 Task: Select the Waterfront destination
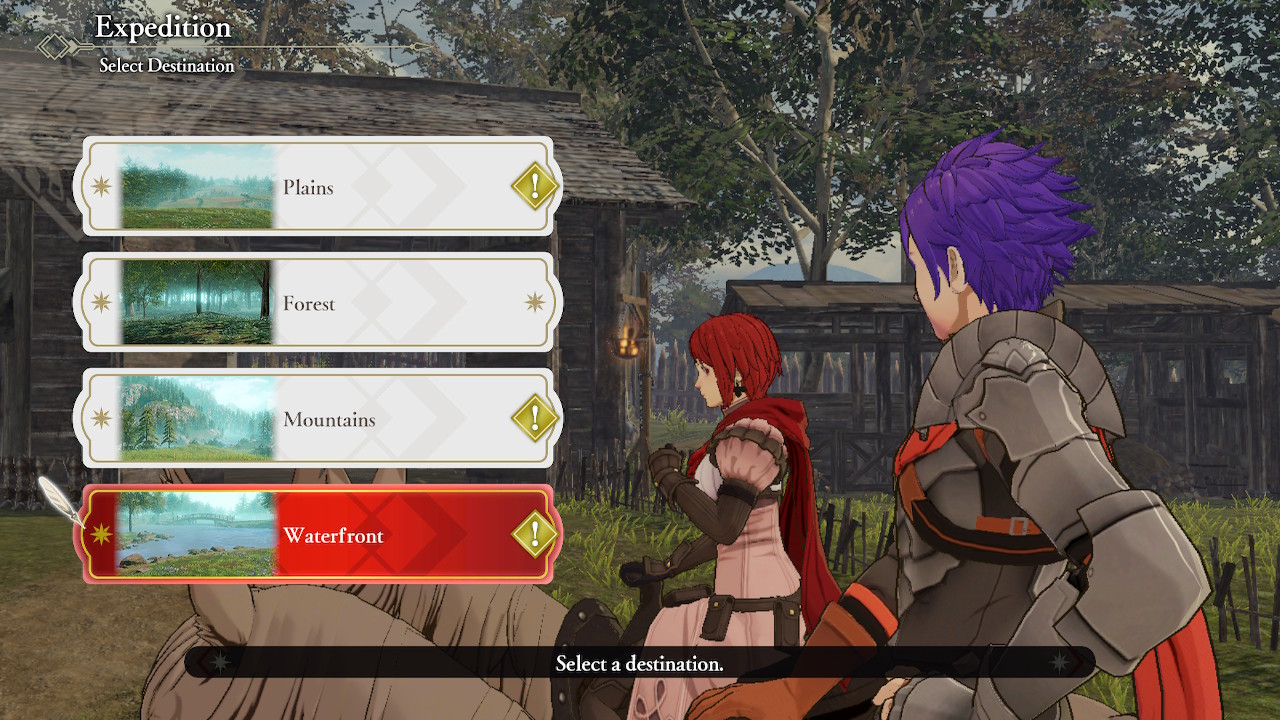(330, 535)
